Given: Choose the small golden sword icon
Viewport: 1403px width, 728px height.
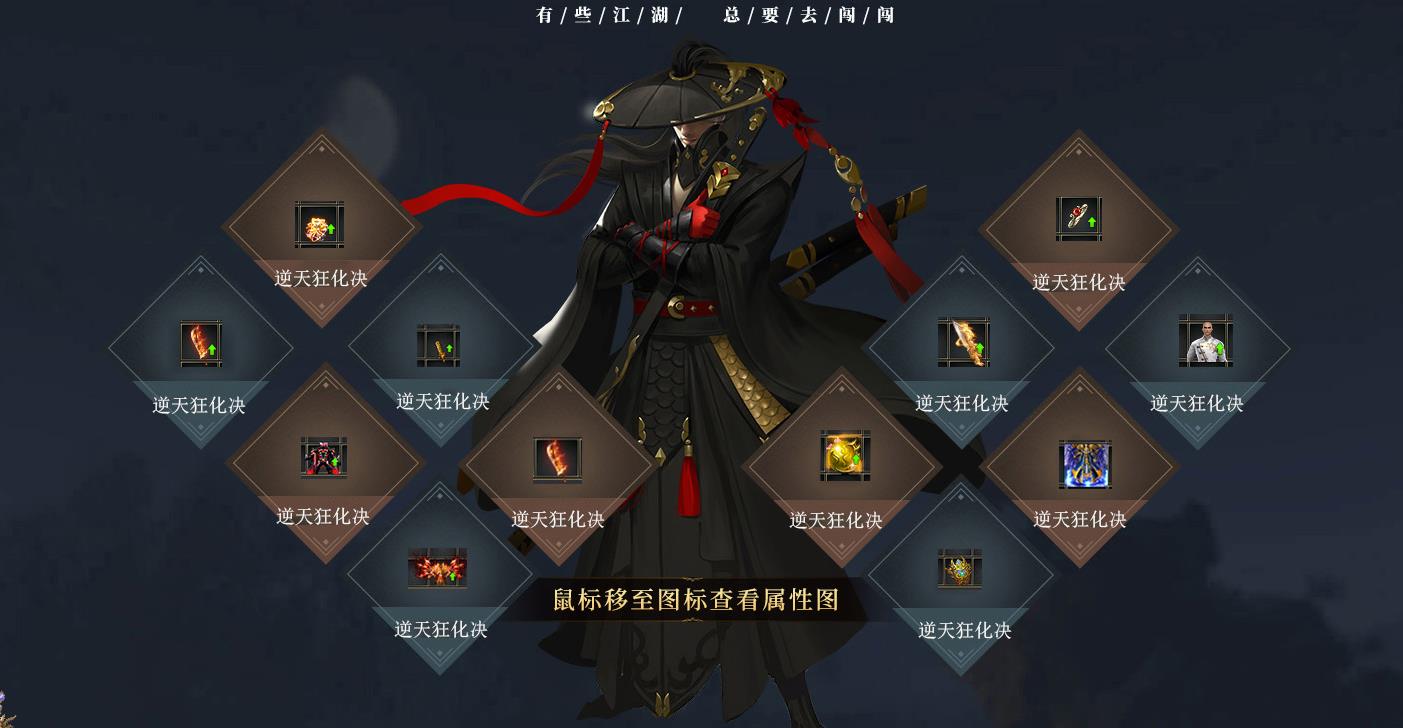Looking at the screenshot, I should 438,346.
